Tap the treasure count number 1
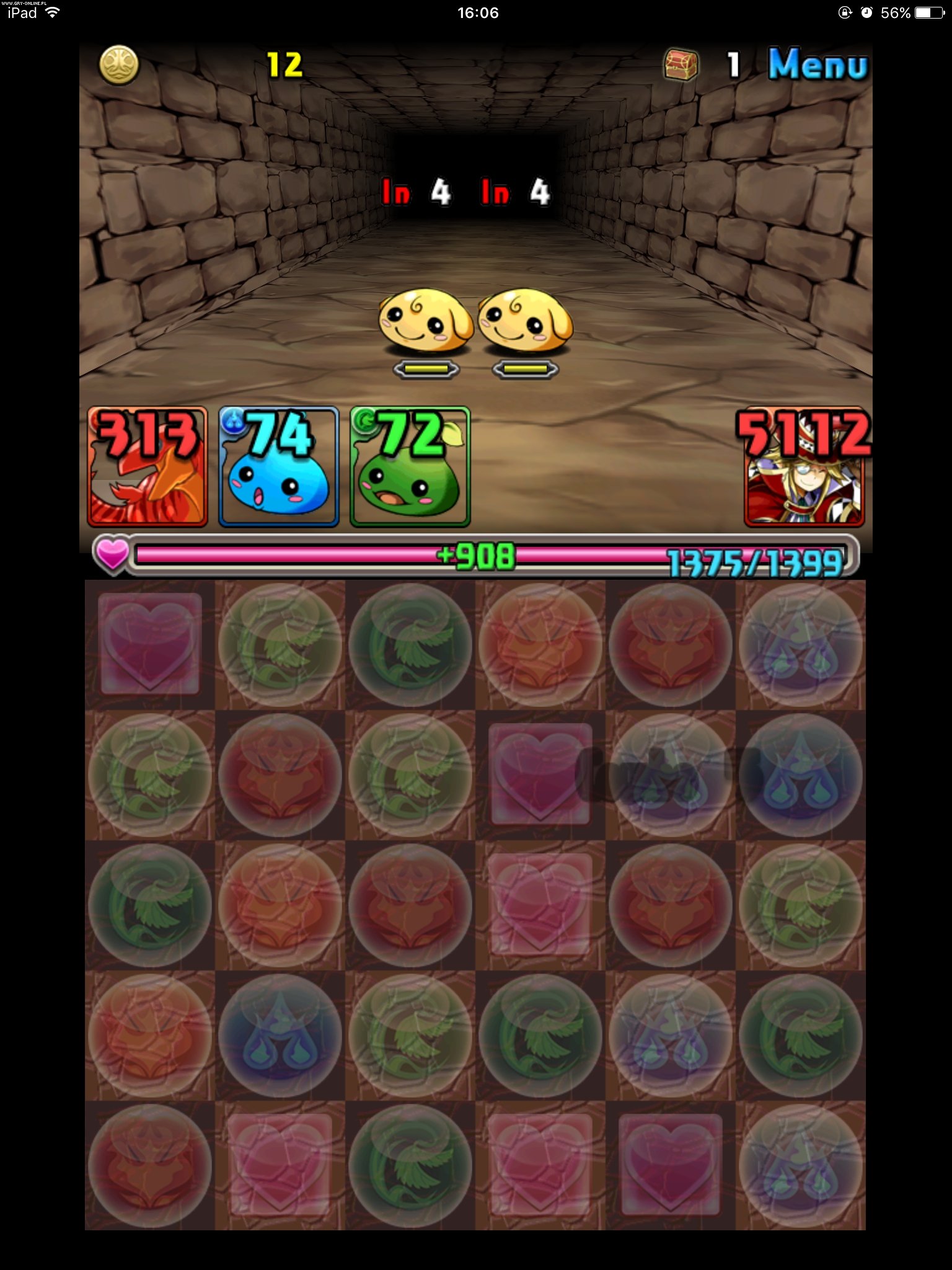The width and height of the screenshot is (952, 1270). click(x=734, y=62)
